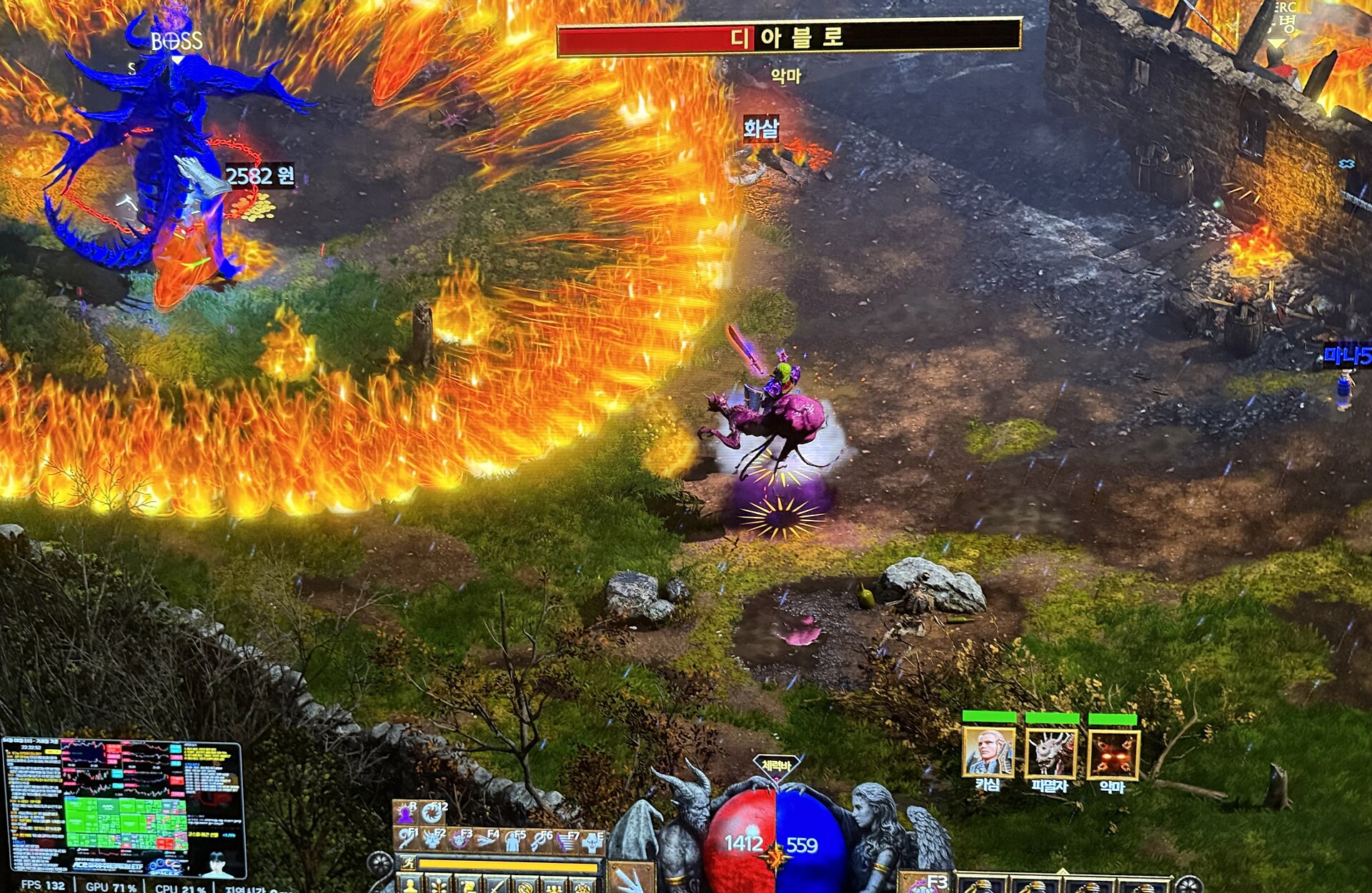Use the F3 purple ring skill

coord(460,839)
